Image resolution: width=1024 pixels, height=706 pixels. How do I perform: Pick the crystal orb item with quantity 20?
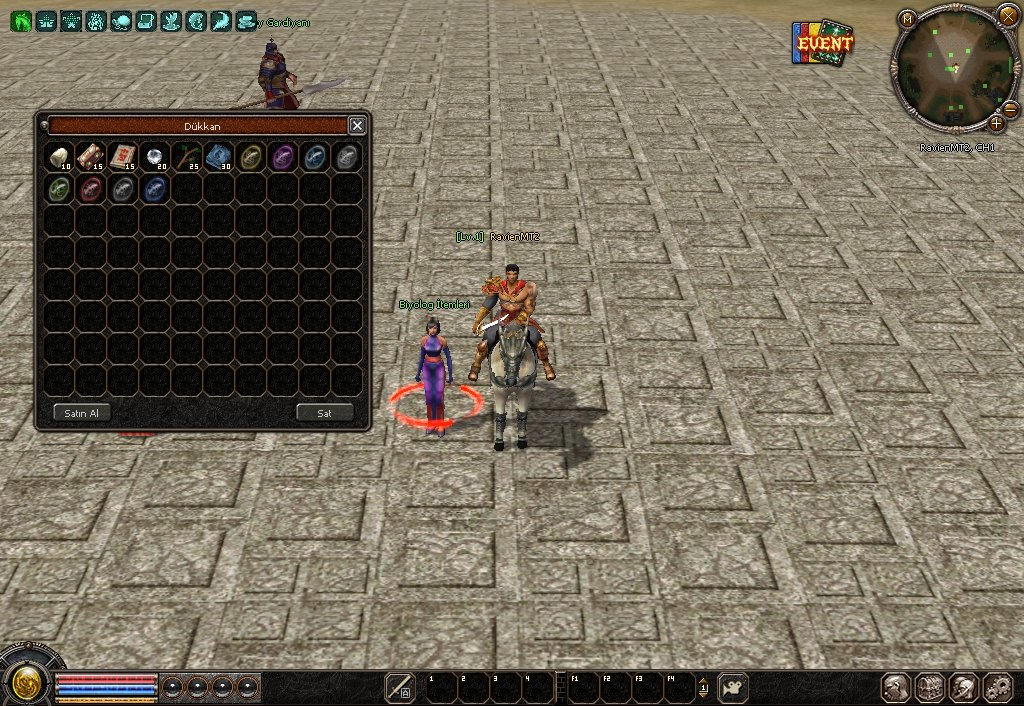tap(154, 156)
